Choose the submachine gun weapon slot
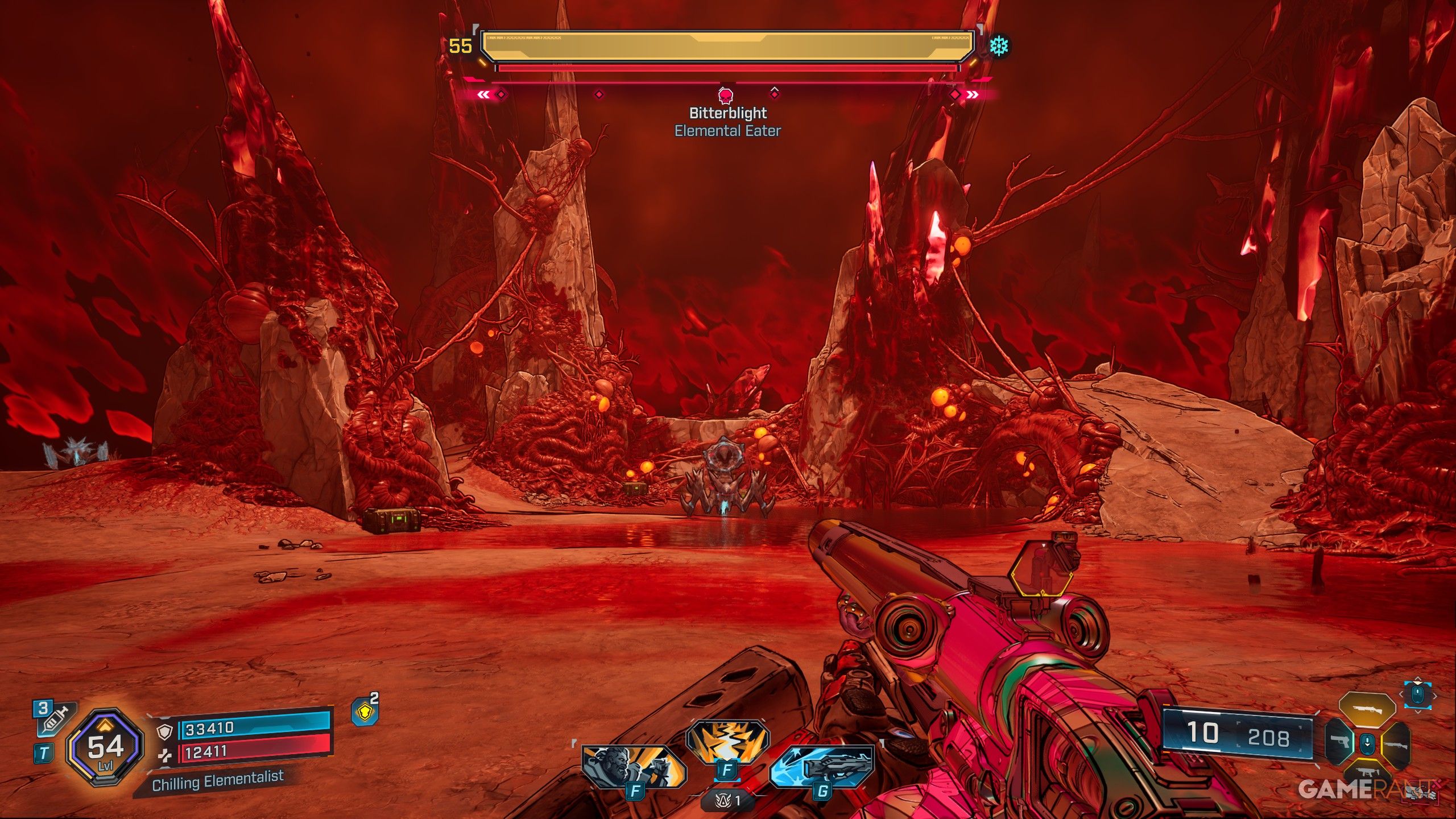This screenshot has width=1456, height=819. (x=1367, y=772)
